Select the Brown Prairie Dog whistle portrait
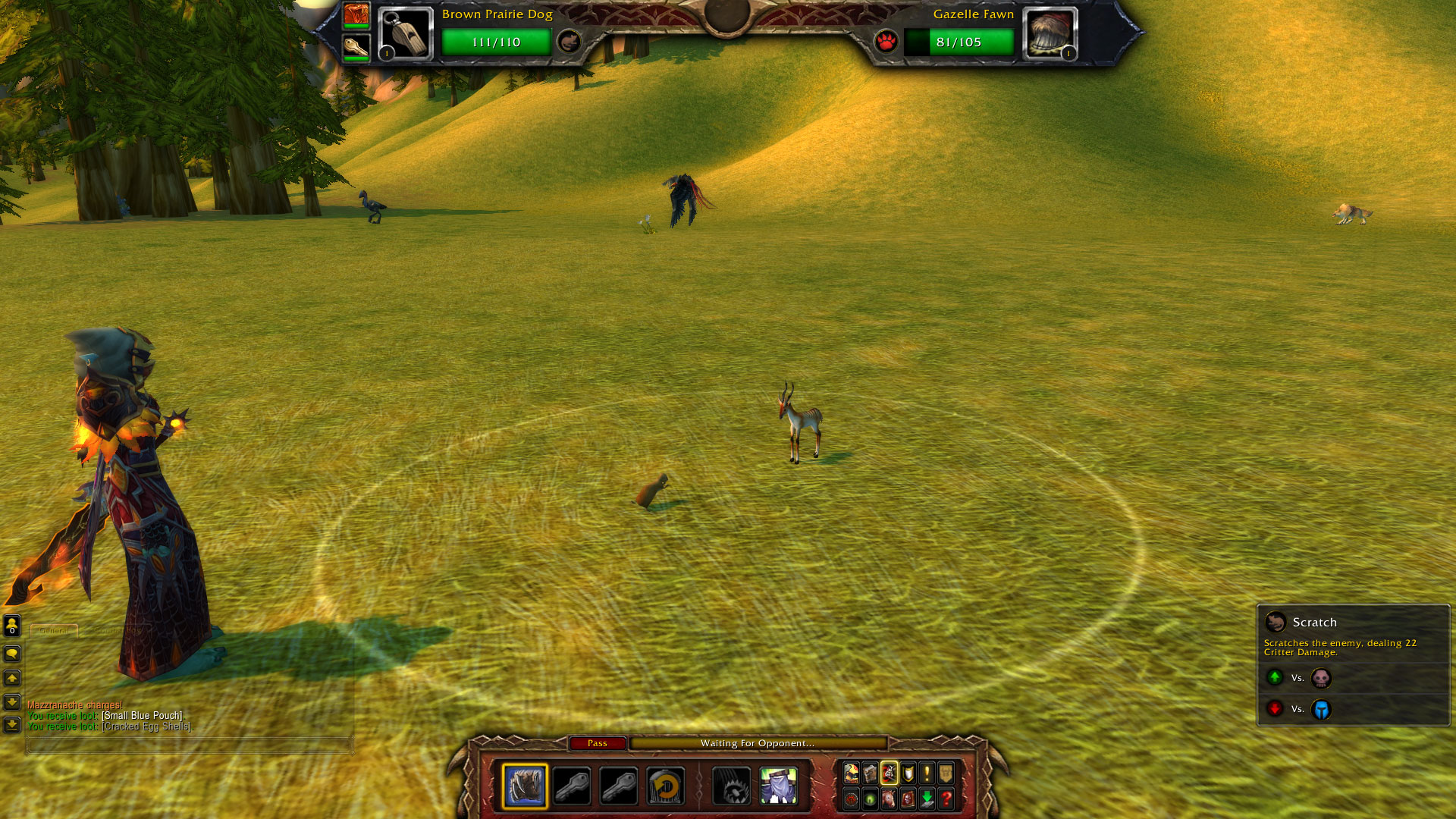1456x819 pixels. pyautogui.click(x=406, y=34)
